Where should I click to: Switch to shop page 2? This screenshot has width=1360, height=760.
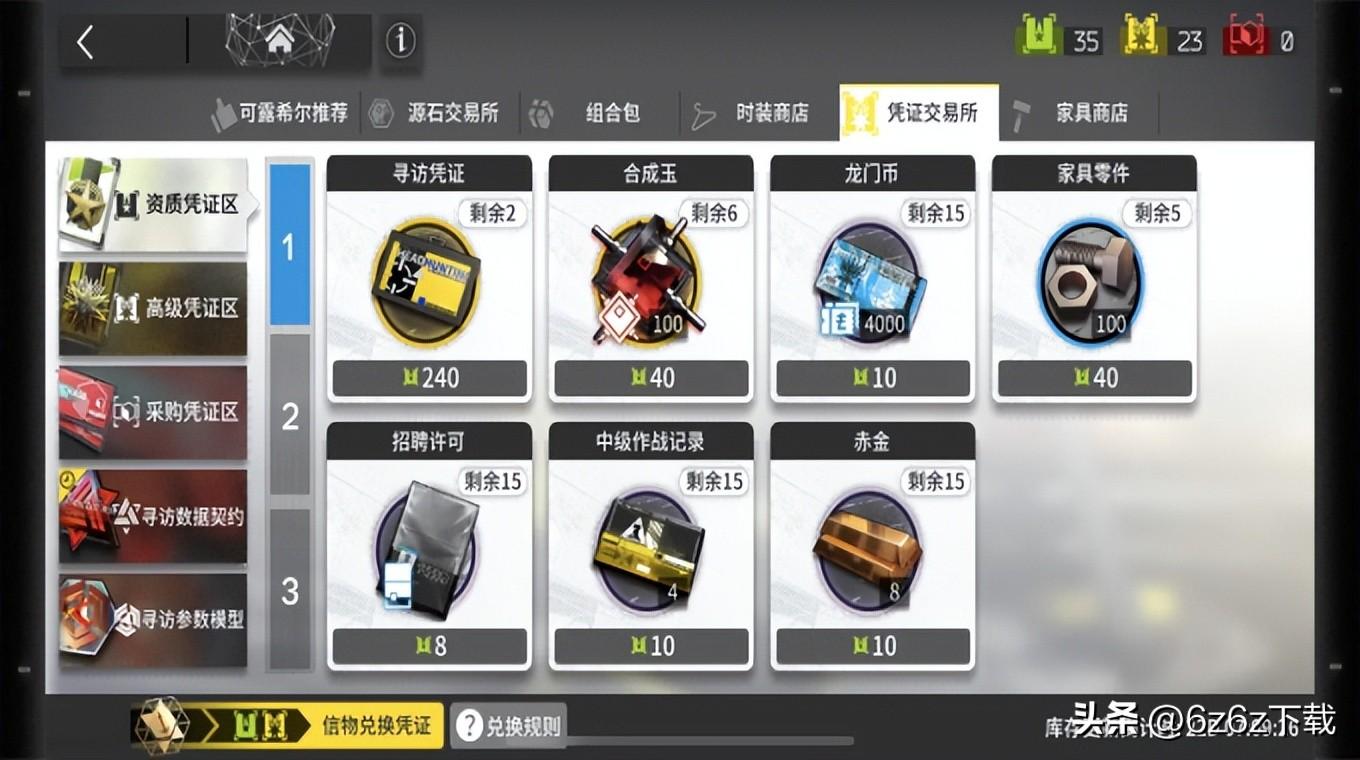[x=290, y=416]
